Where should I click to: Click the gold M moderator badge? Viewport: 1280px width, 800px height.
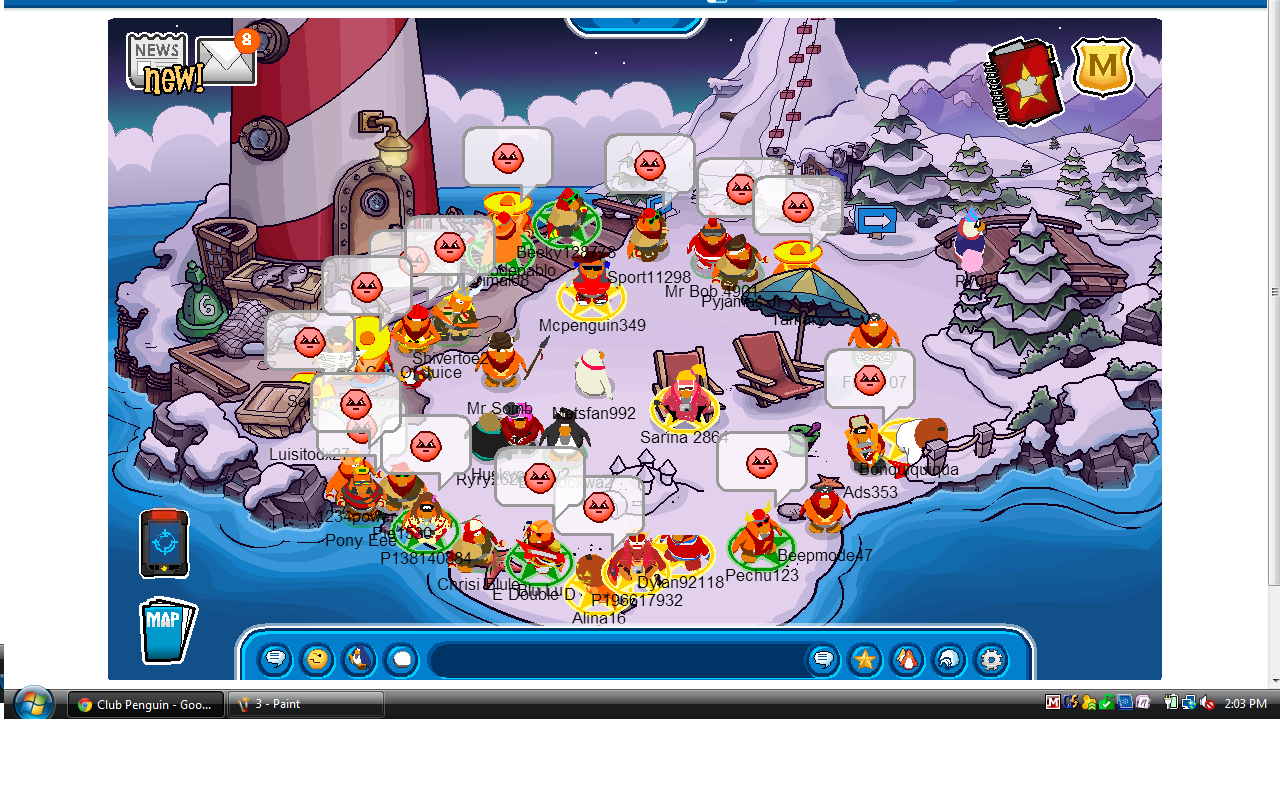click(x=1102, y=67)
